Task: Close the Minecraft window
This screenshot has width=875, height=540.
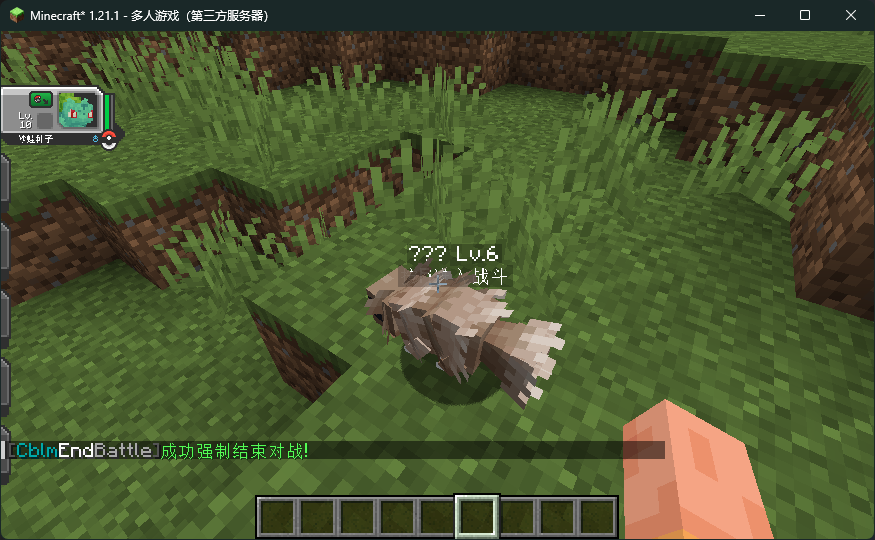Action: pos(851,15)
